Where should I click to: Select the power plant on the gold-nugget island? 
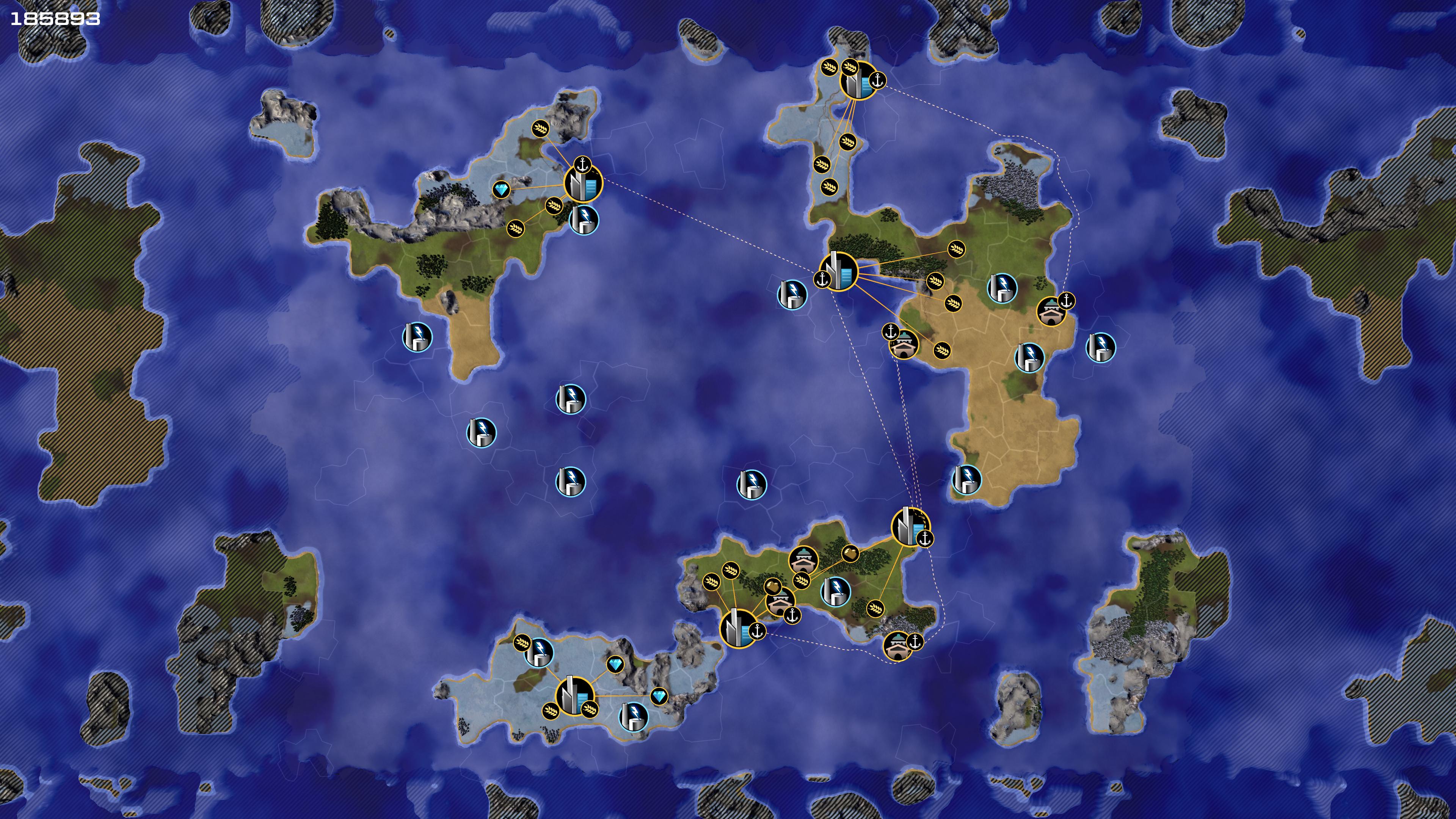[x=835, y=591]
